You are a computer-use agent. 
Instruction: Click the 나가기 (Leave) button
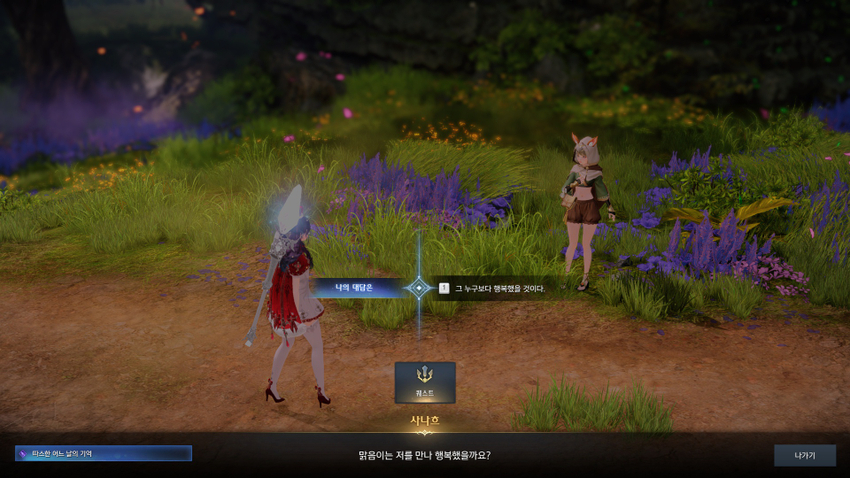[804, 455]
